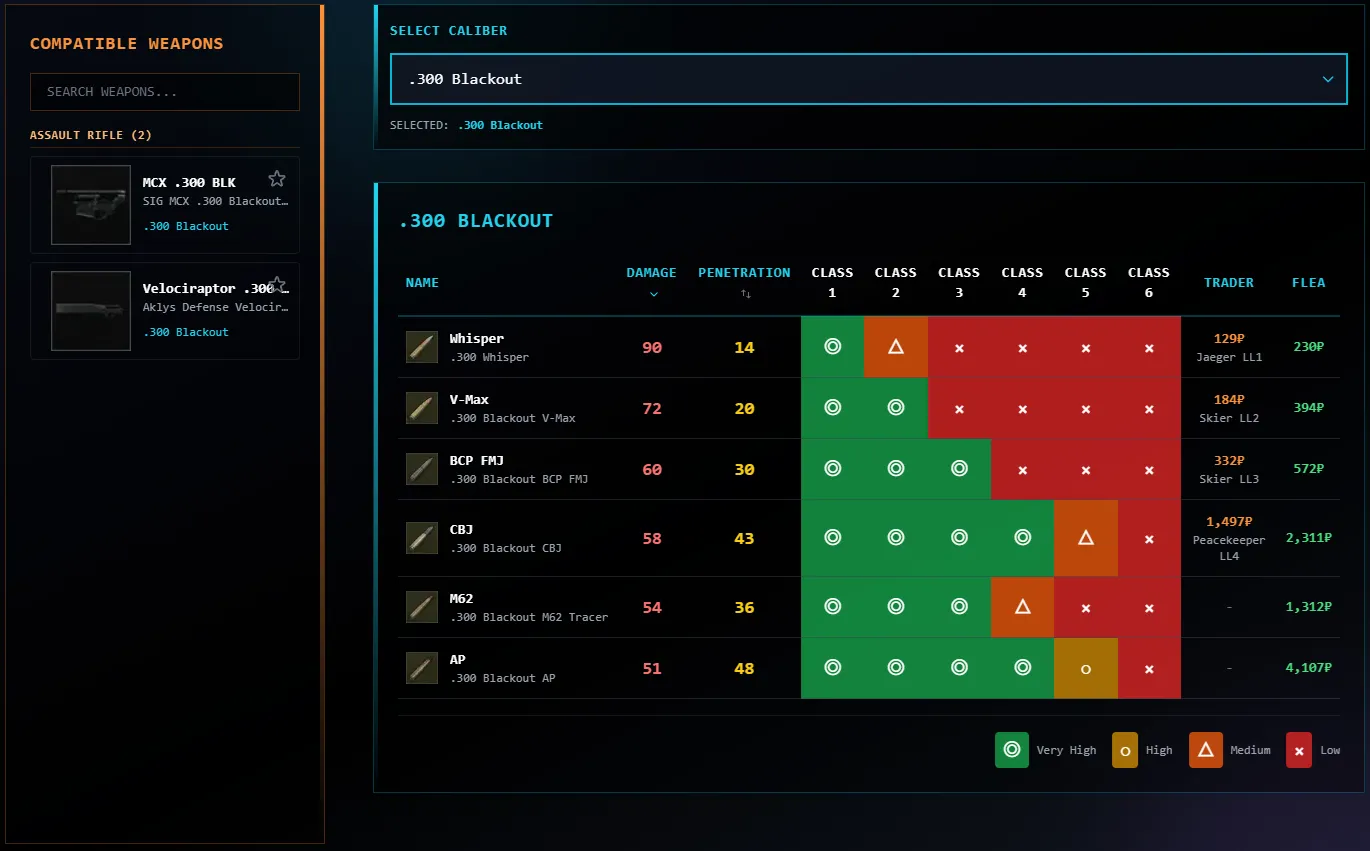1370x851 pixels.
Task: Favorite the MCX .300 BLK with its star
Action: pos(277,179)
